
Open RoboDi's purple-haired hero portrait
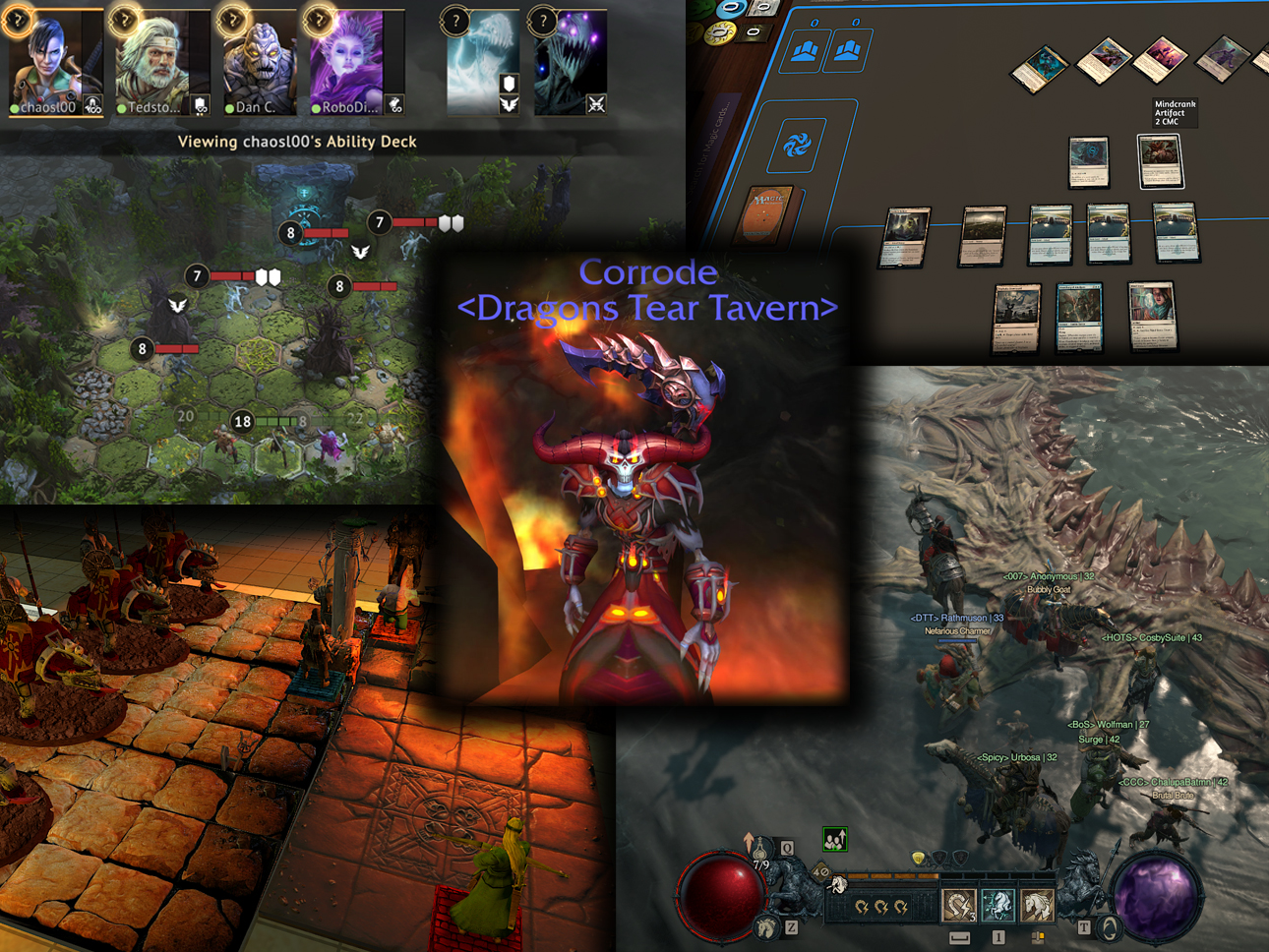click(350, 61)
